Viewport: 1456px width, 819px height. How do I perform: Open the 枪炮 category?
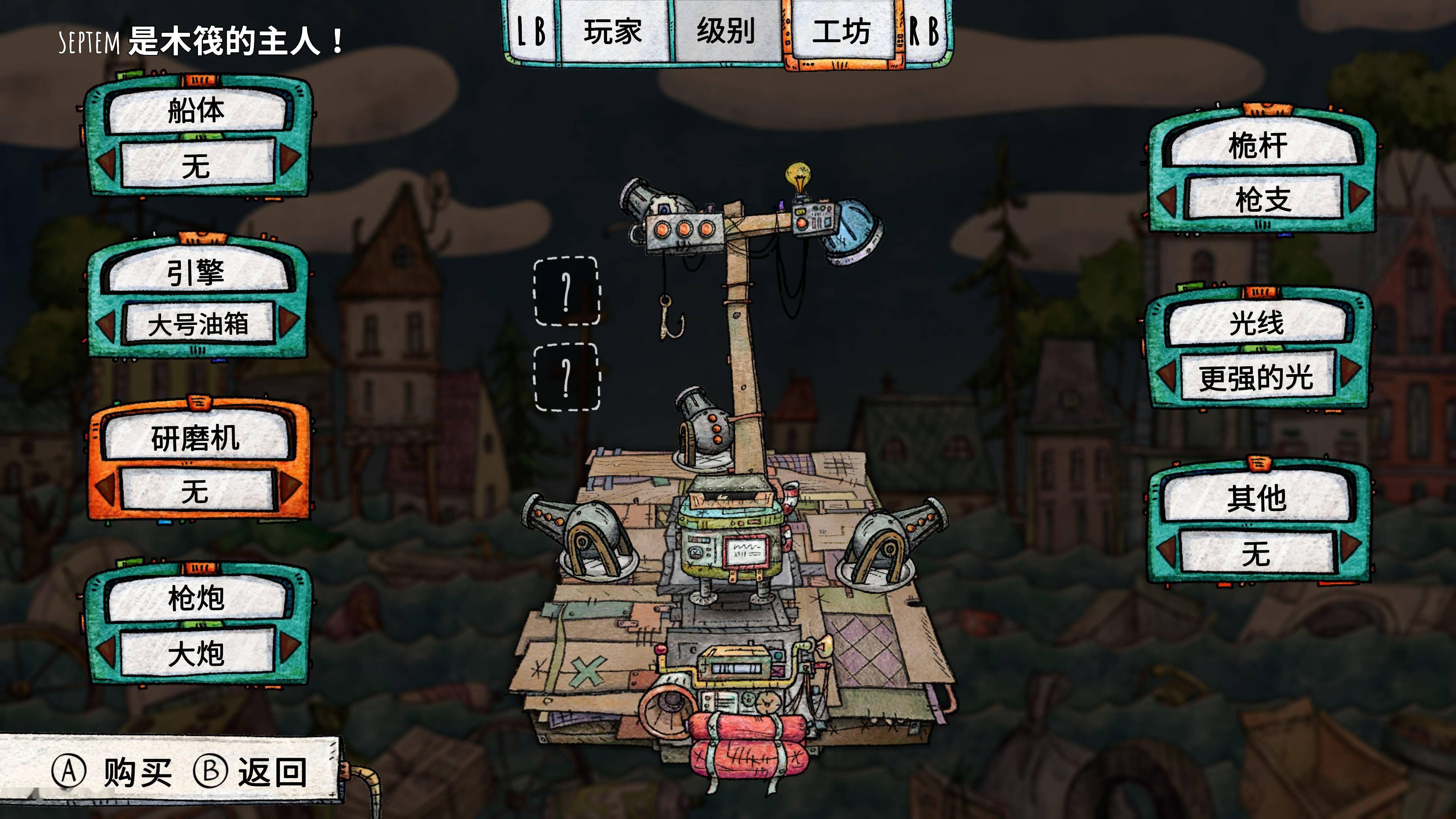click(x=196, y=598)
